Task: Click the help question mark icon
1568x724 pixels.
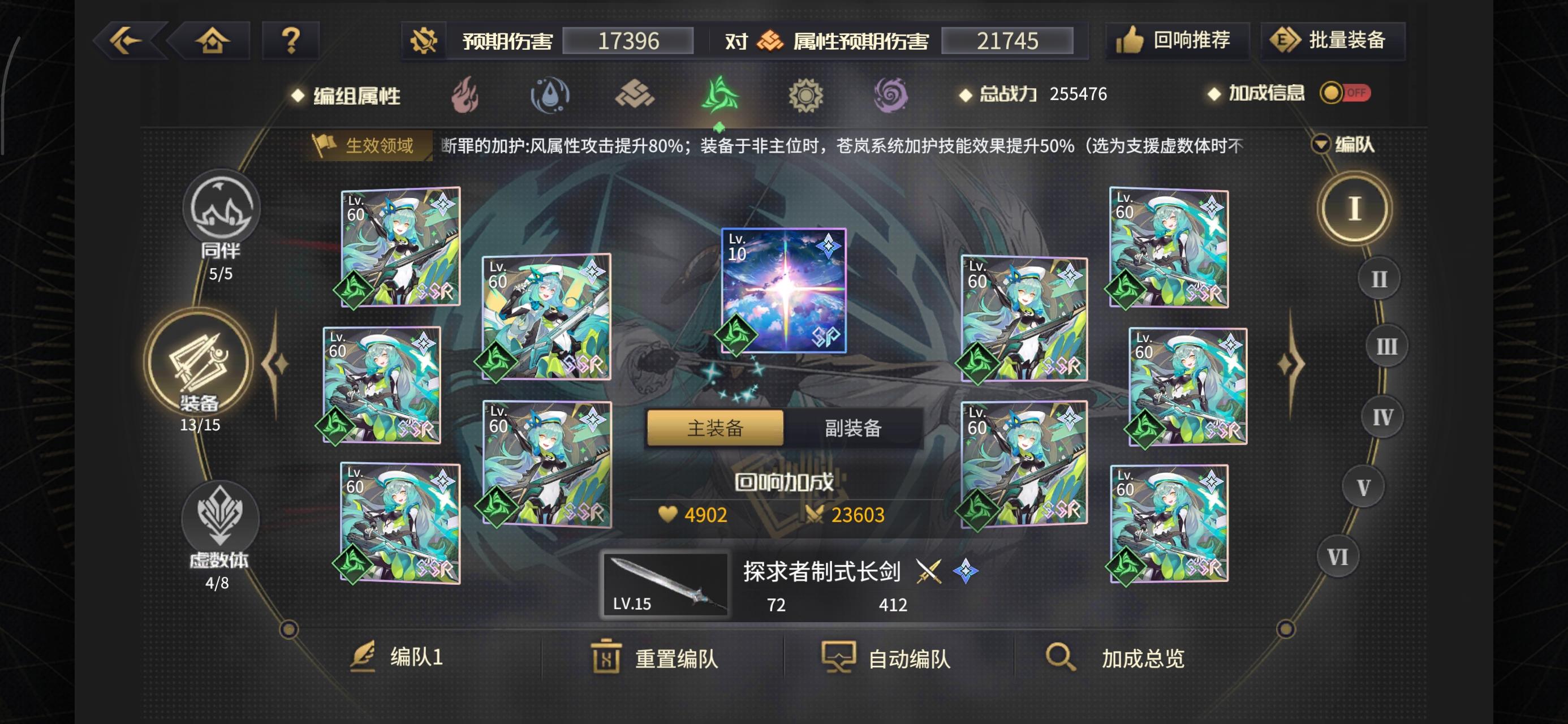Action: (290, 39)
